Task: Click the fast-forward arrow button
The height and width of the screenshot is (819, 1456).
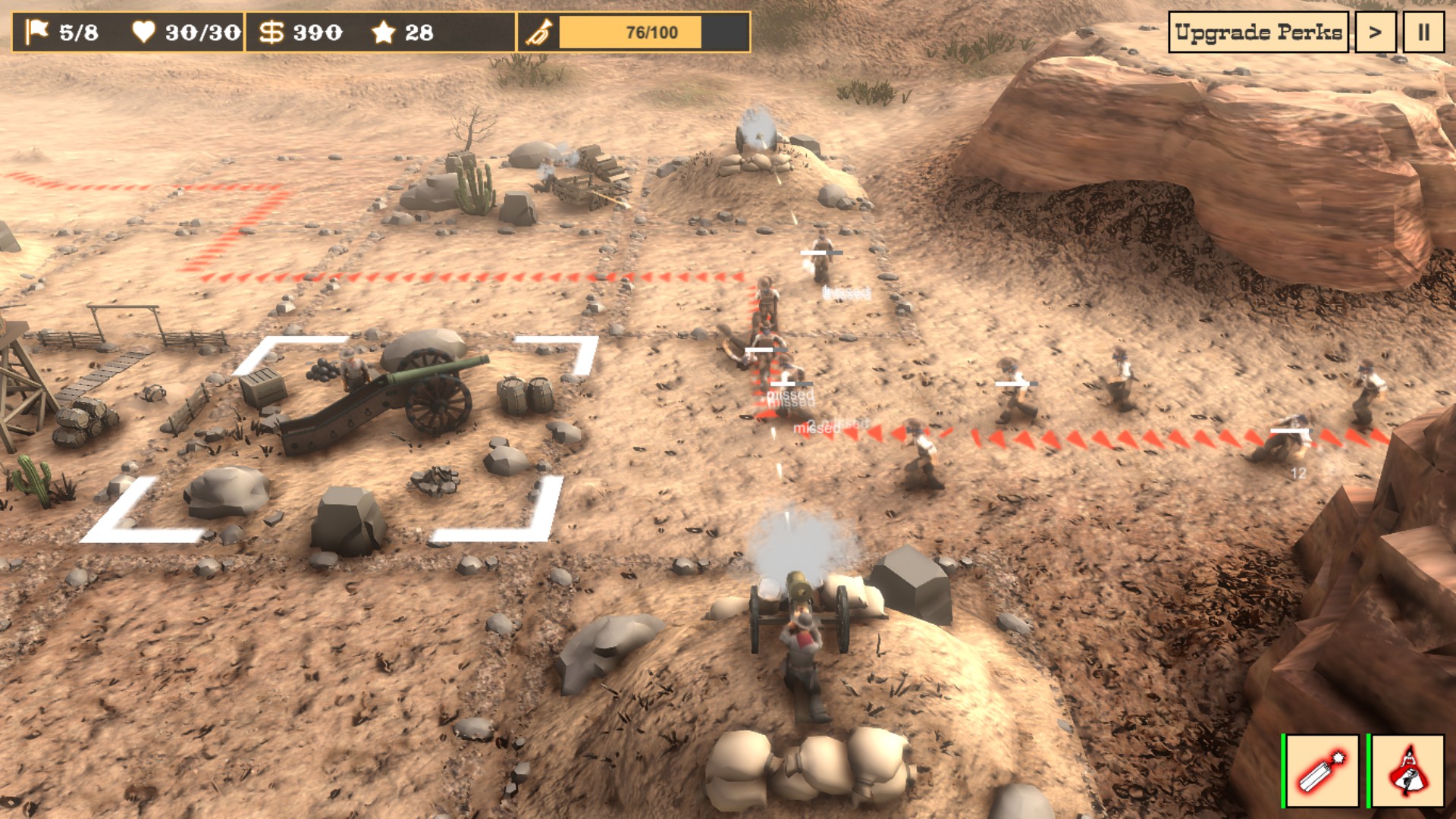Action: pos(1375,33)
